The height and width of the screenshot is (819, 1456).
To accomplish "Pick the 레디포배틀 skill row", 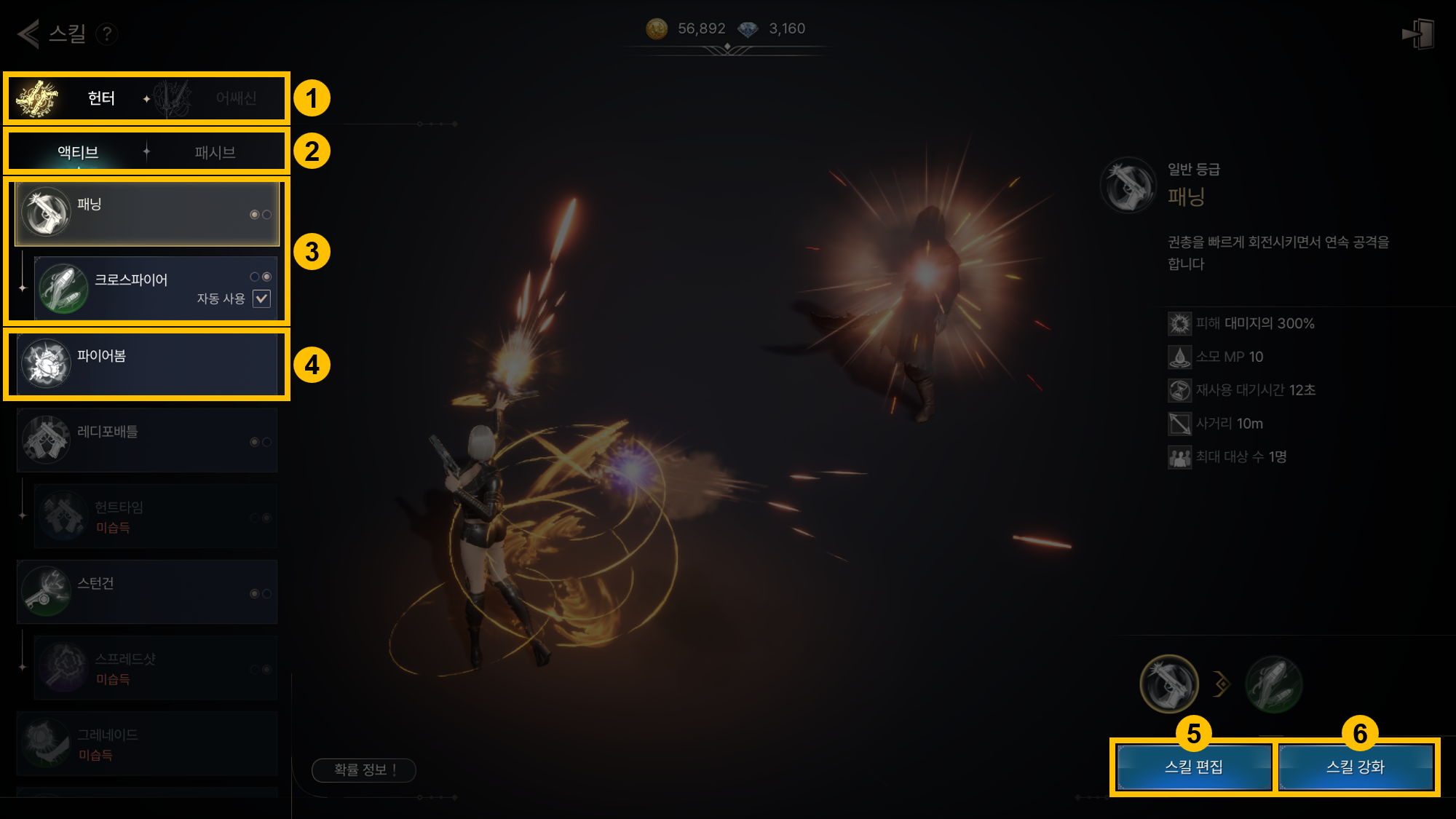I will click(x=147, y=440).
